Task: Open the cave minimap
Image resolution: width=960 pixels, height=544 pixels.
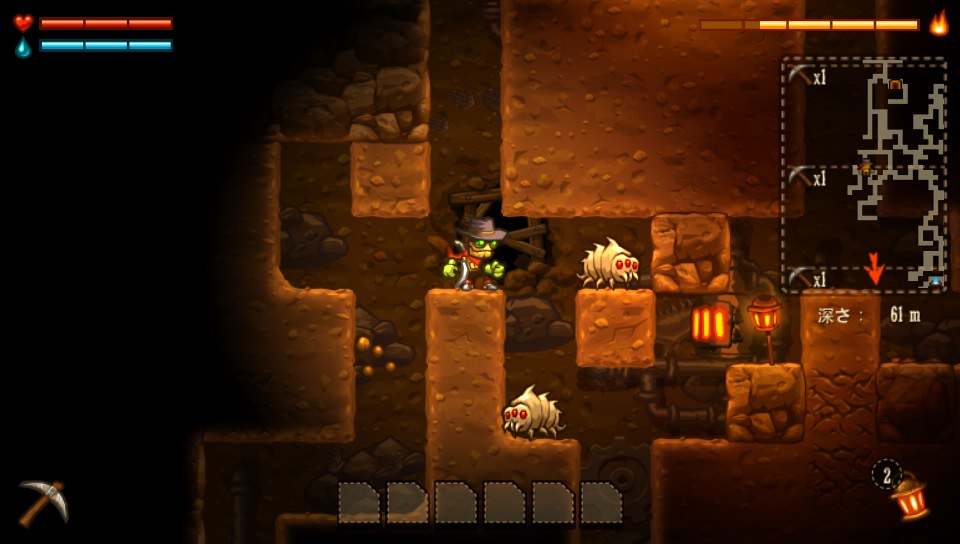Action: [864, 175]
